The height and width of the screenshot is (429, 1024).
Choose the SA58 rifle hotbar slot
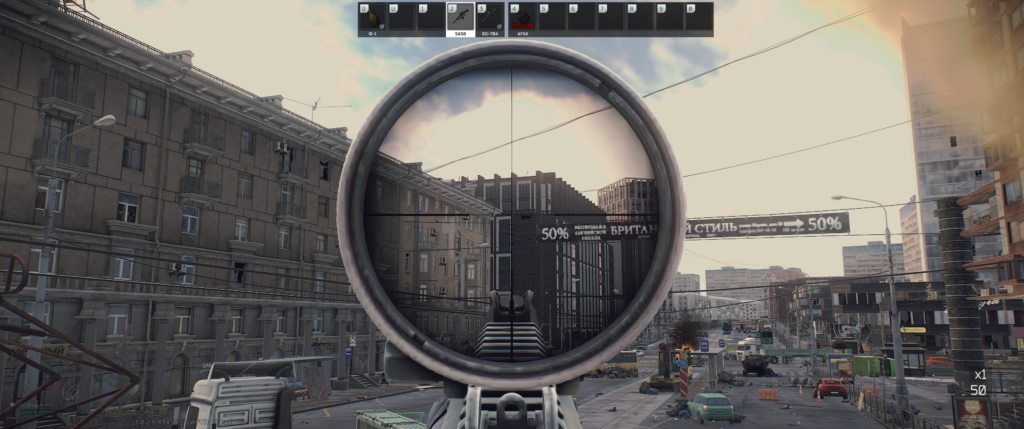point(461,18)
